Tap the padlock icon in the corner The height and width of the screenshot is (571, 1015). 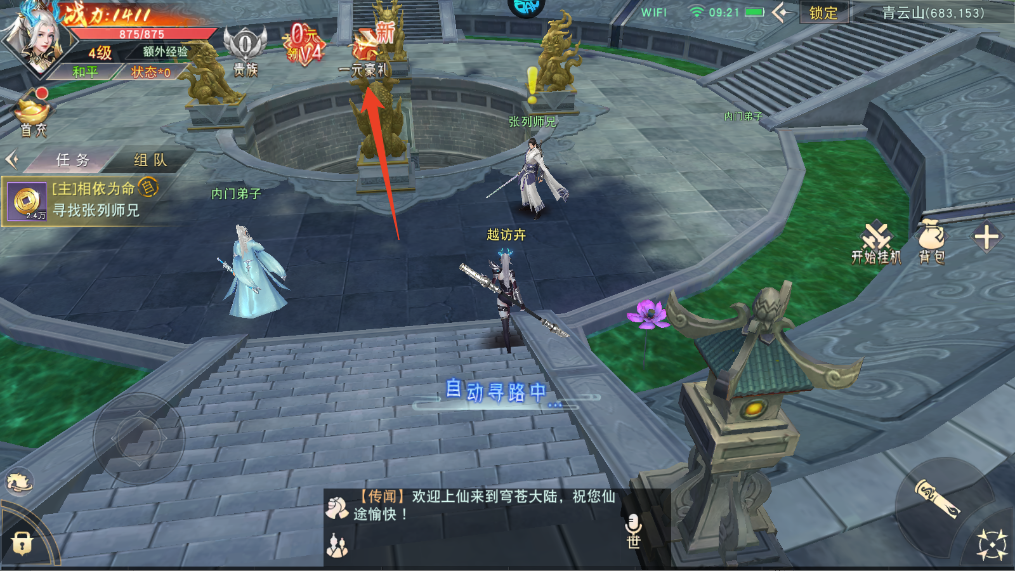point(20,544)
